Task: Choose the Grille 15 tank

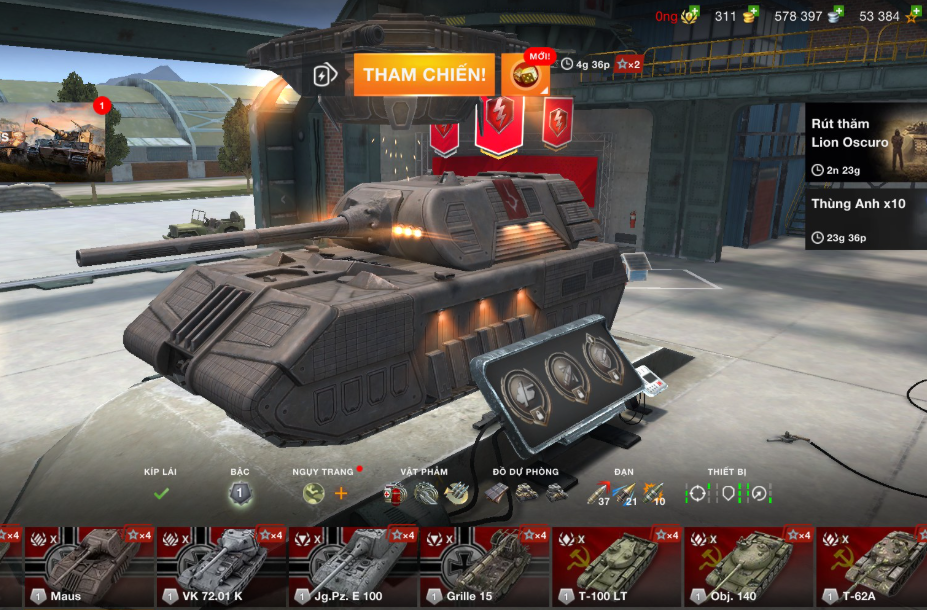Action: pos(484,567)
